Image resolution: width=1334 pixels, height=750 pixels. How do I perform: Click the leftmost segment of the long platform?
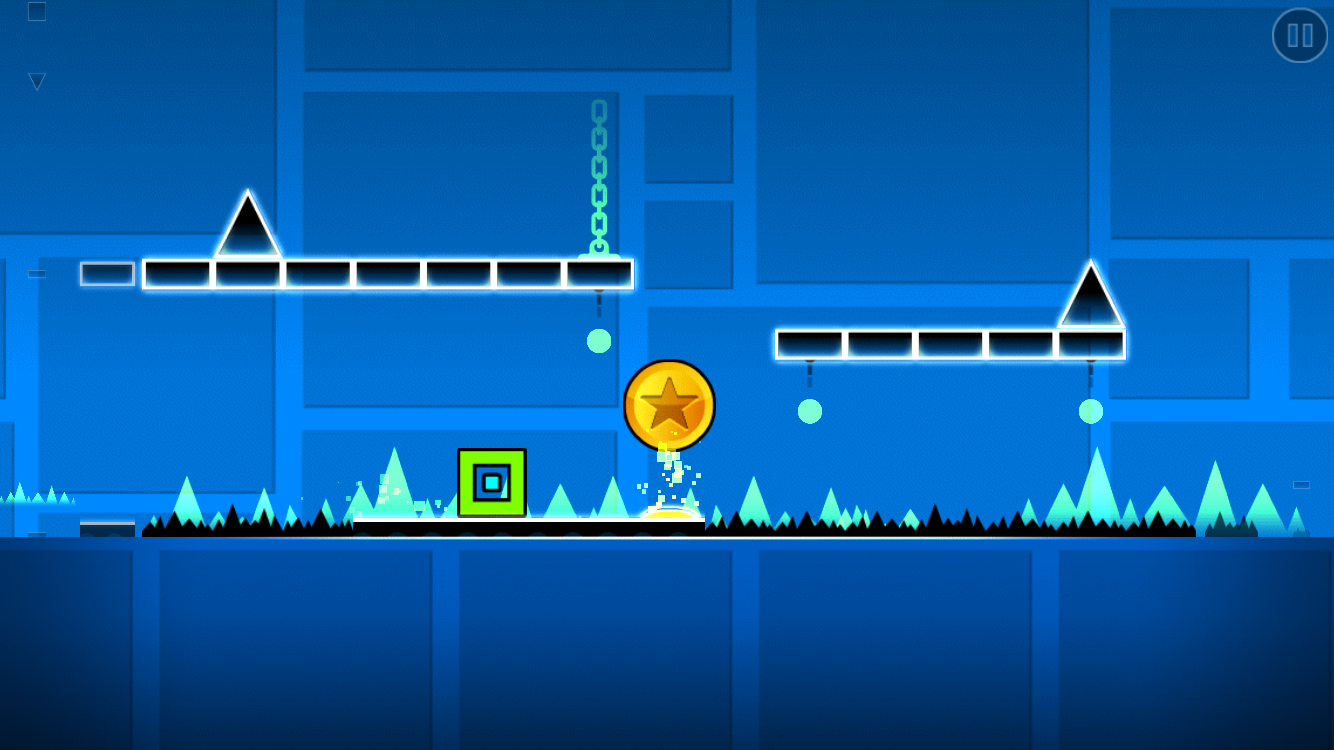pos(175,273)
